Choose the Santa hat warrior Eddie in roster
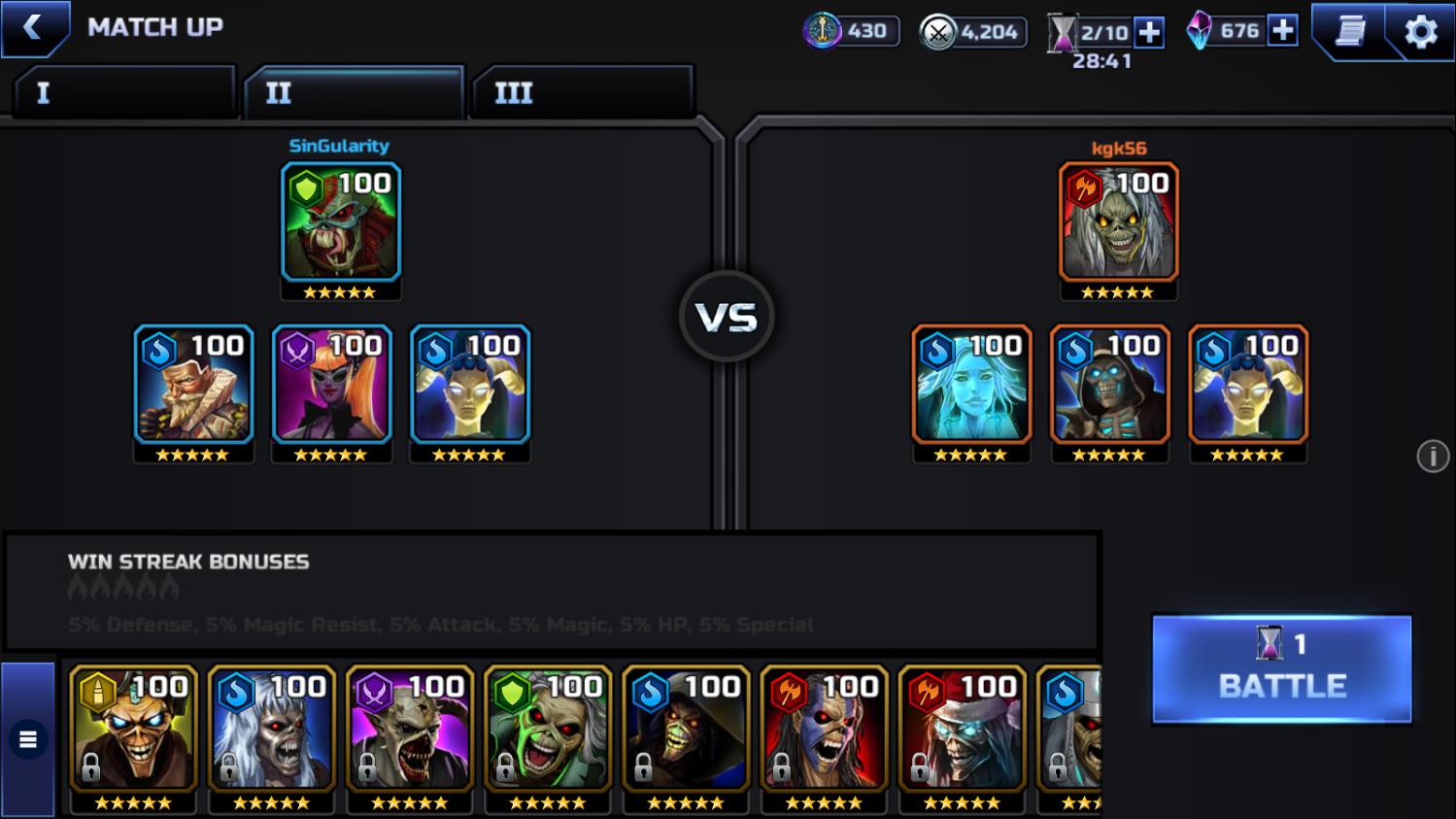 tap(962, 729)
